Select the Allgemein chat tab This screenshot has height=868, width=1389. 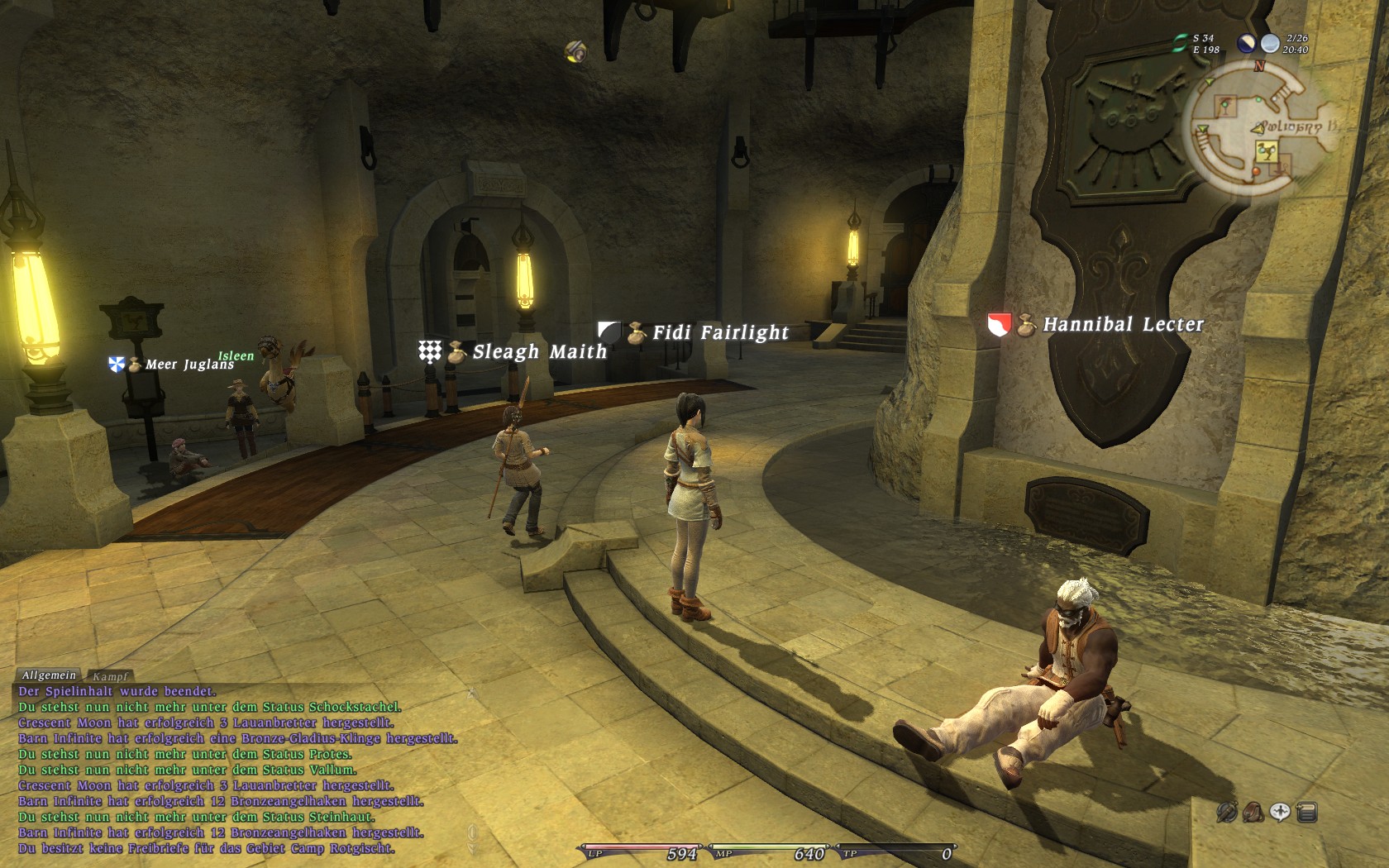49,675
